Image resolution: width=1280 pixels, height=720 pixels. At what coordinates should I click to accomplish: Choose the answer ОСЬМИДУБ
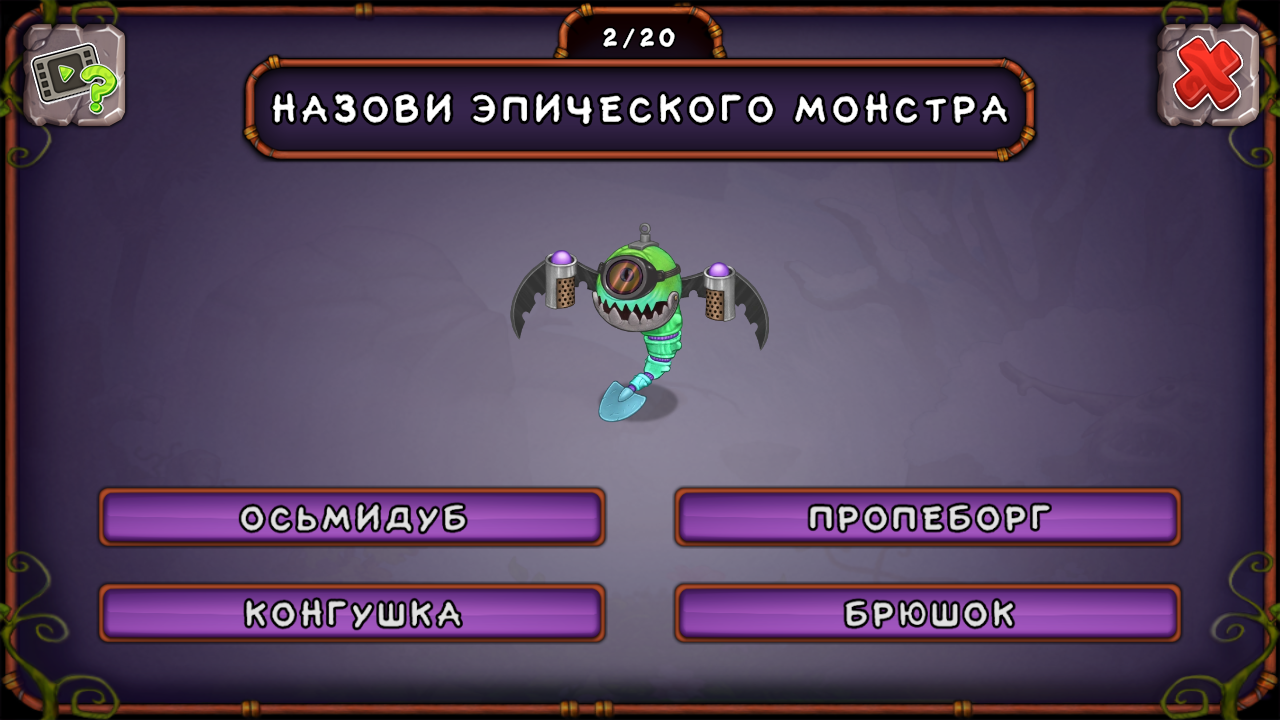click(350, 518)
